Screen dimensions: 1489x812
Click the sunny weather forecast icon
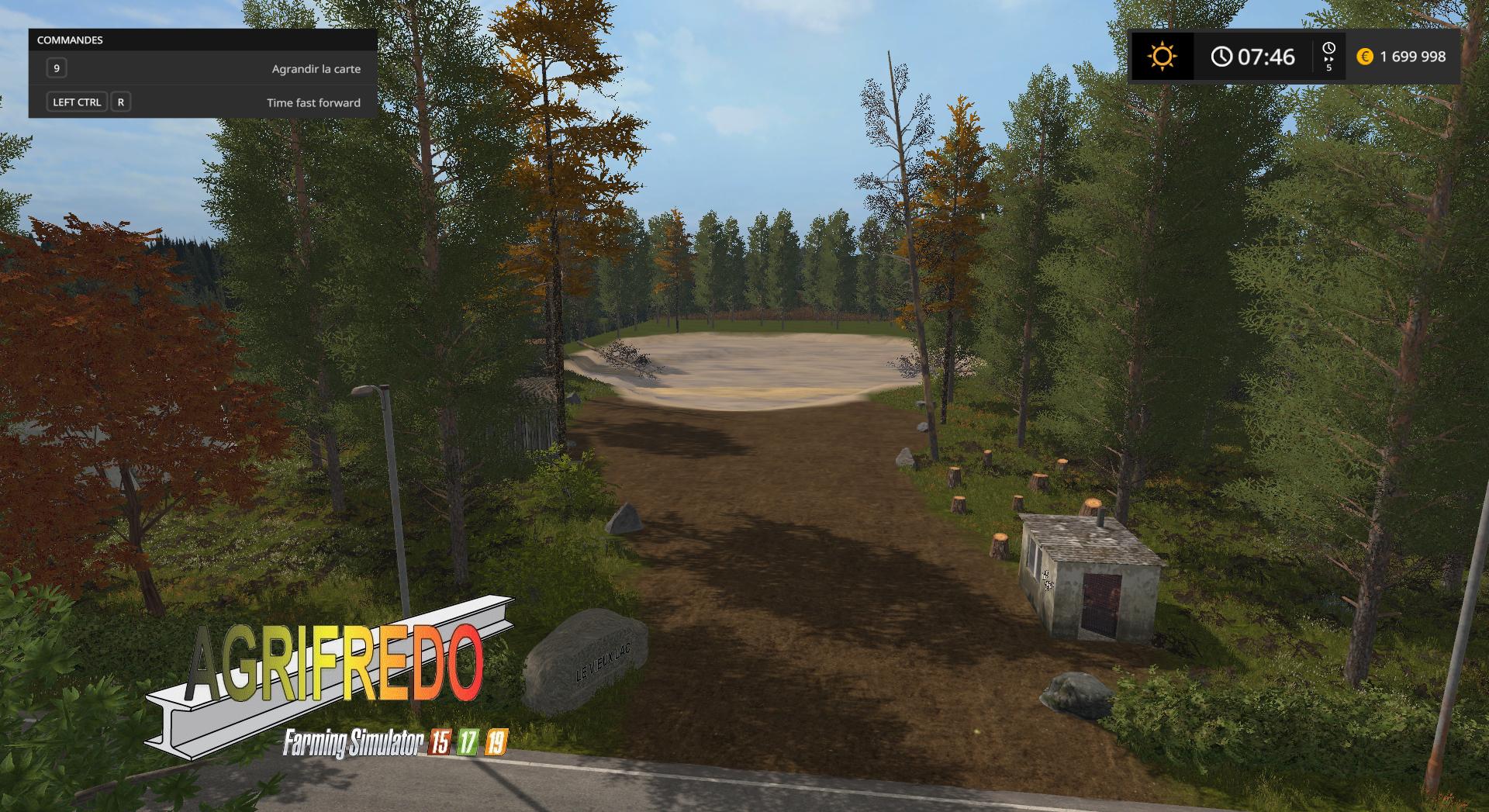tap(1162, 57)
